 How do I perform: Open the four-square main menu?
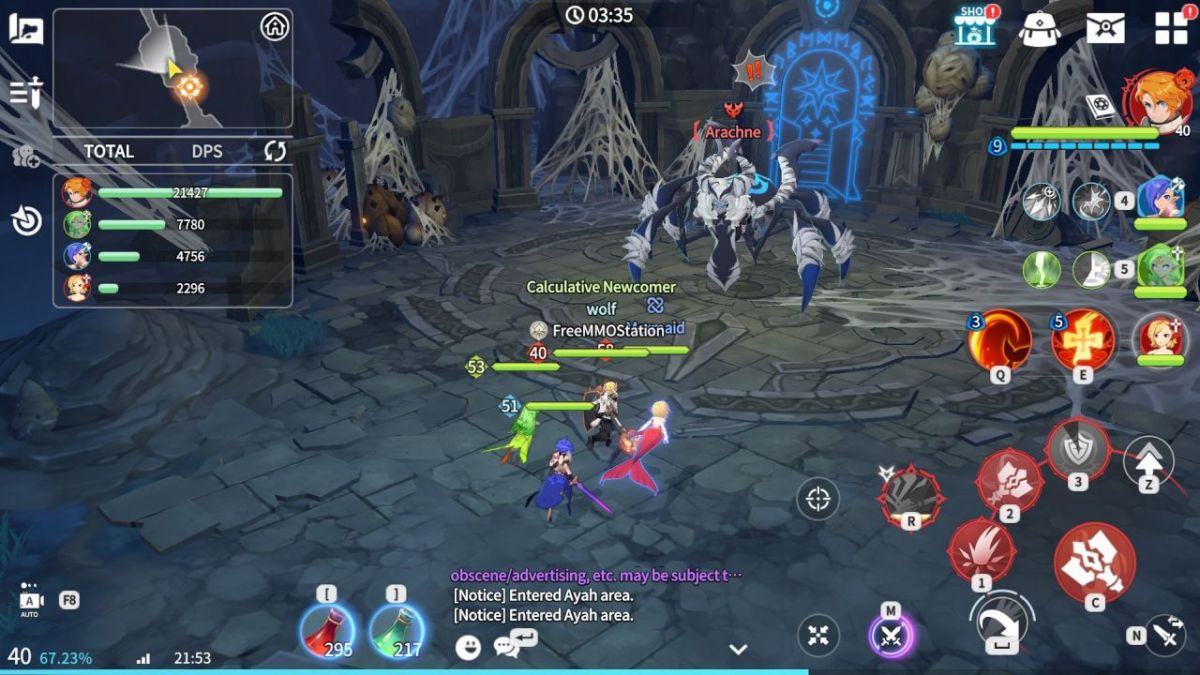(1171, 28)
